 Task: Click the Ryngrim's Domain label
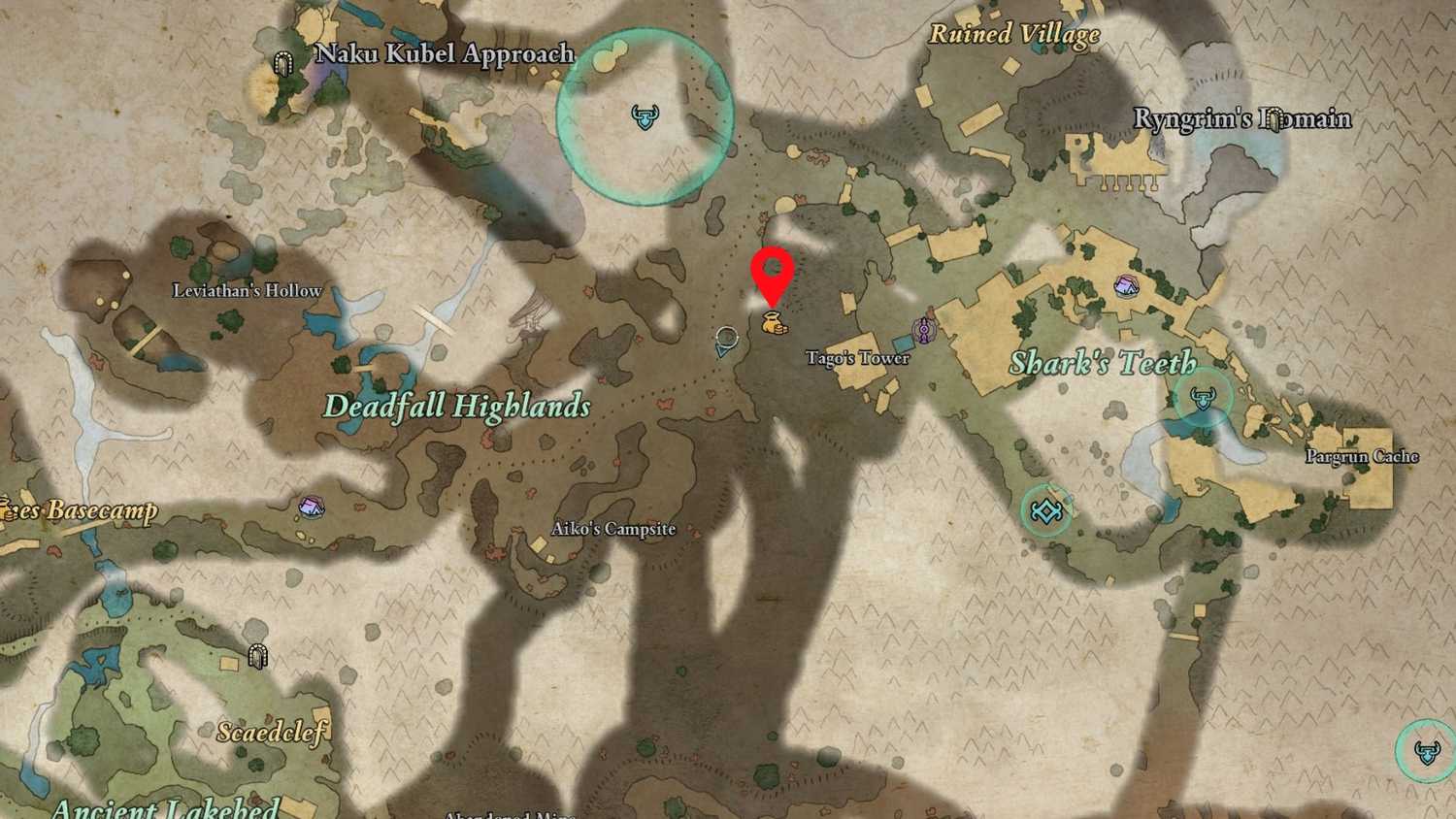pyautogui.click(x=1243, y=116)
